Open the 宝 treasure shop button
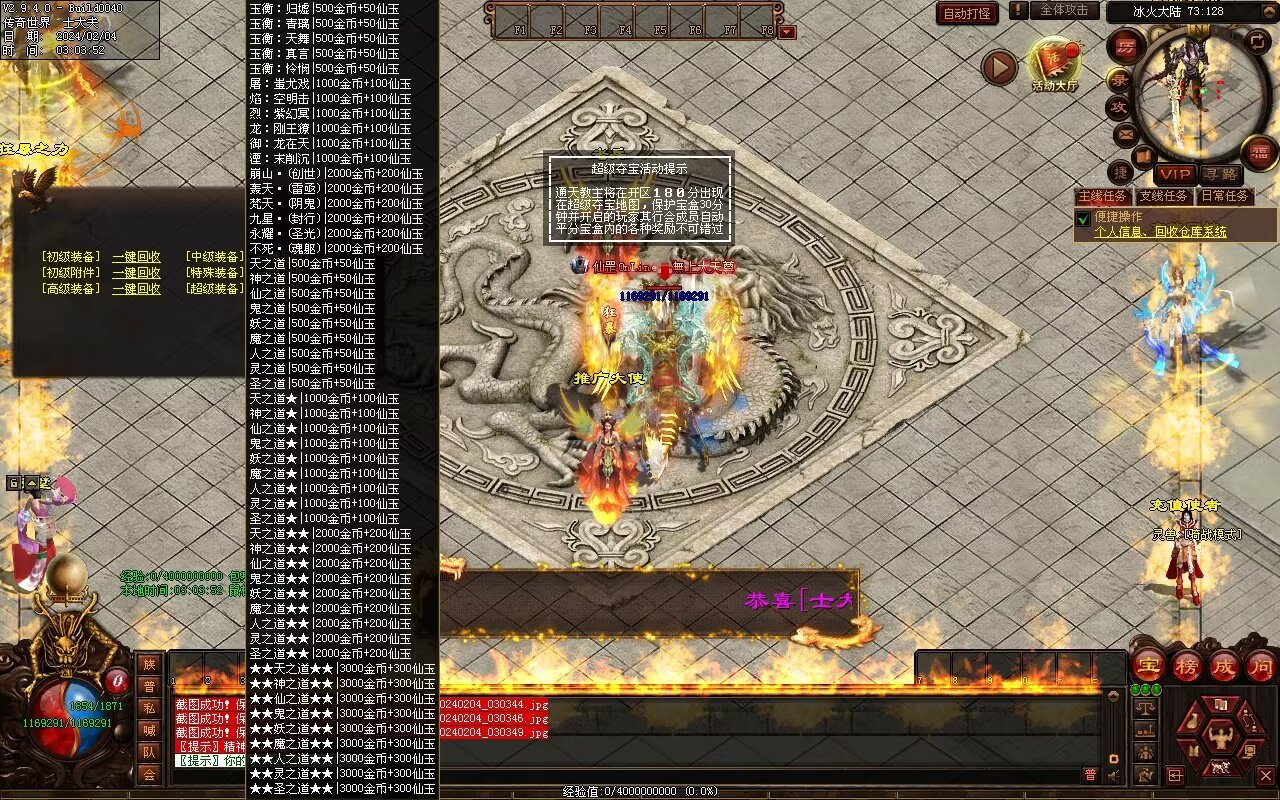This screenshot has width=1280, height=800. point(1148,665)
